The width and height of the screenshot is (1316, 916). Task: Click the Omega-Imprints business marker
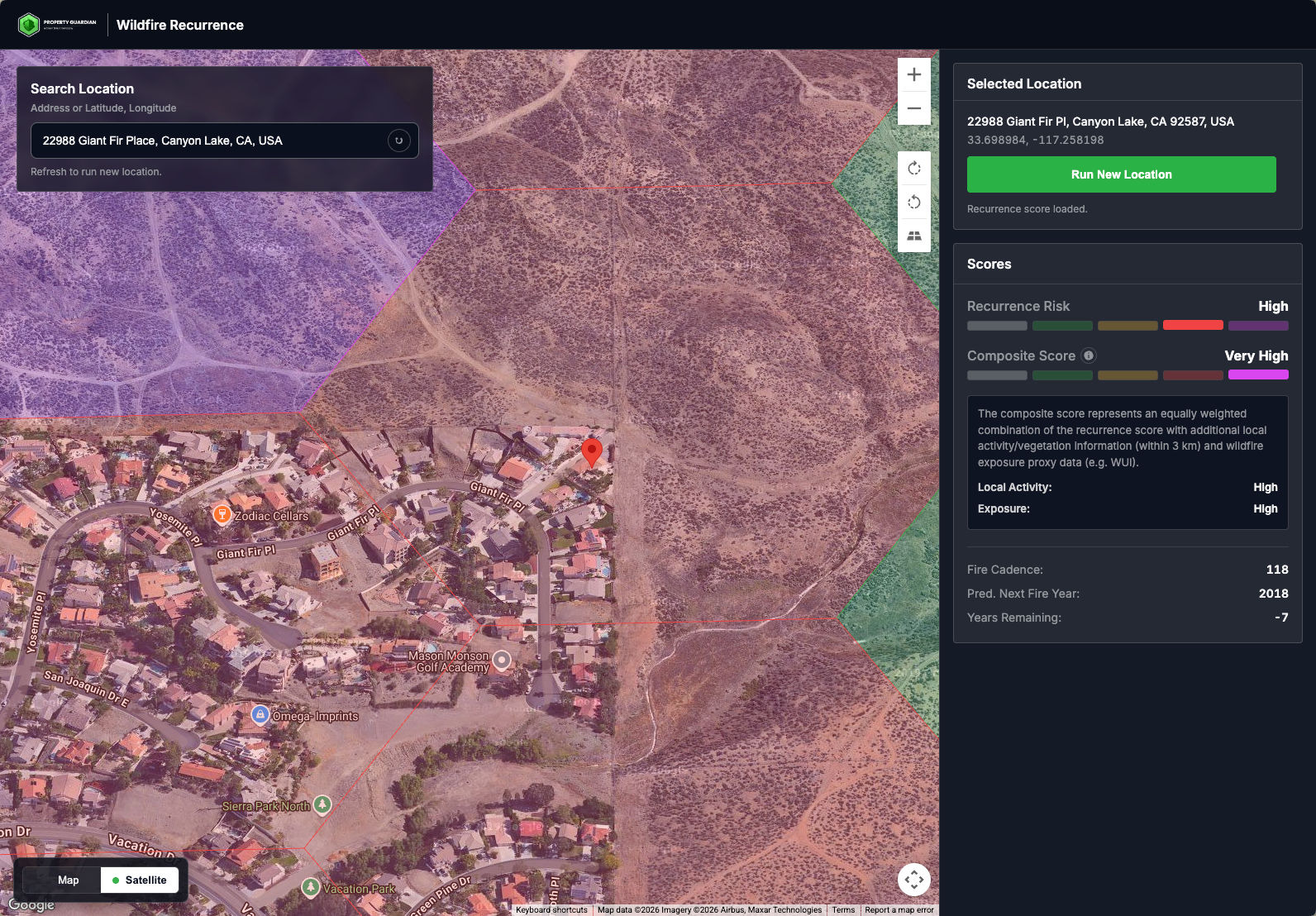260,714
